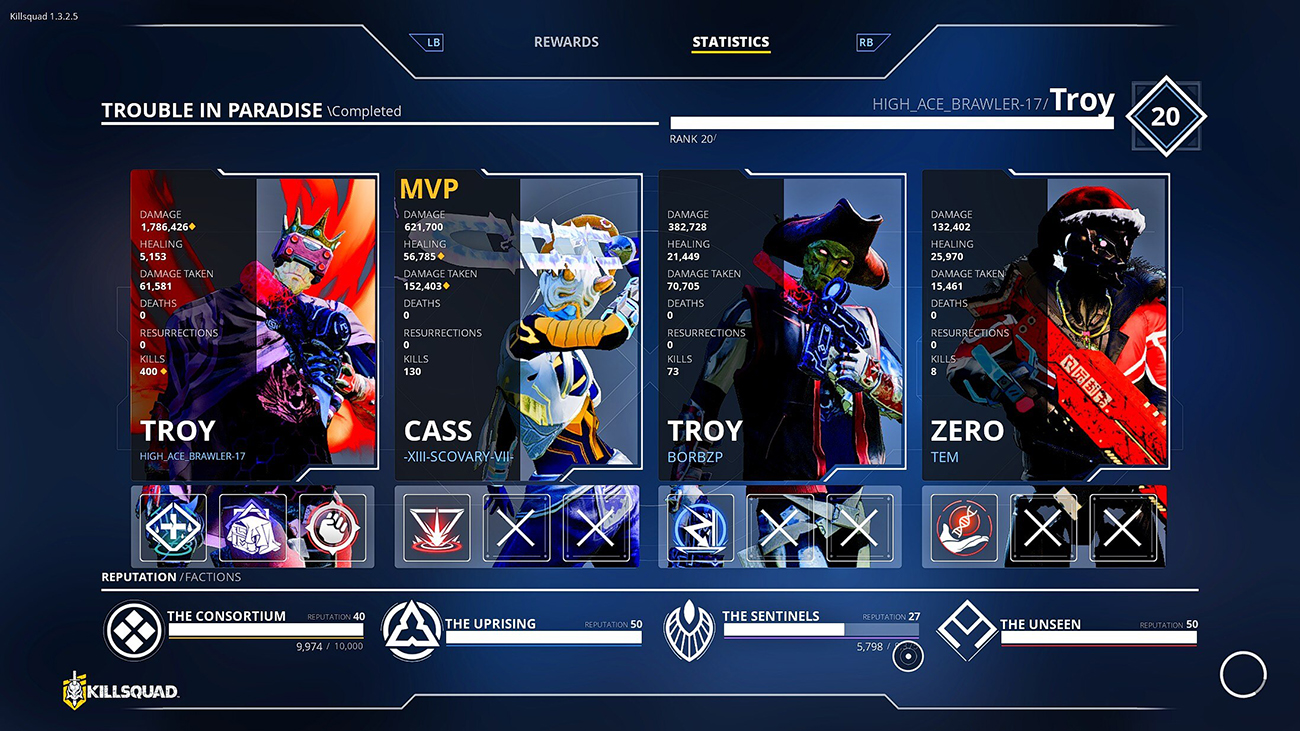The image size is (1300, 731).
Task: Click the RANK 20 progress bar
Action: coord(893,120)
